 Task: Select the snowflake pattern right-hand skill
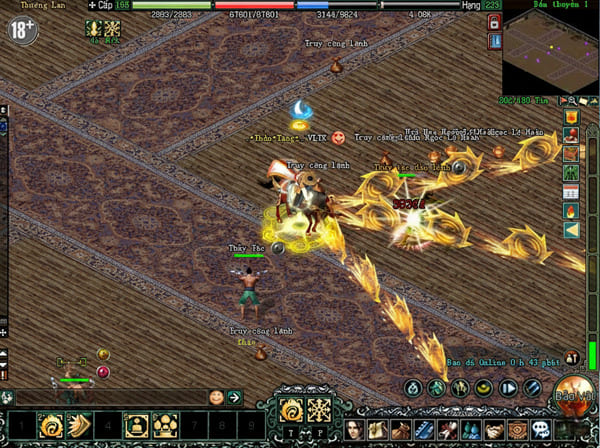(320, 410)
